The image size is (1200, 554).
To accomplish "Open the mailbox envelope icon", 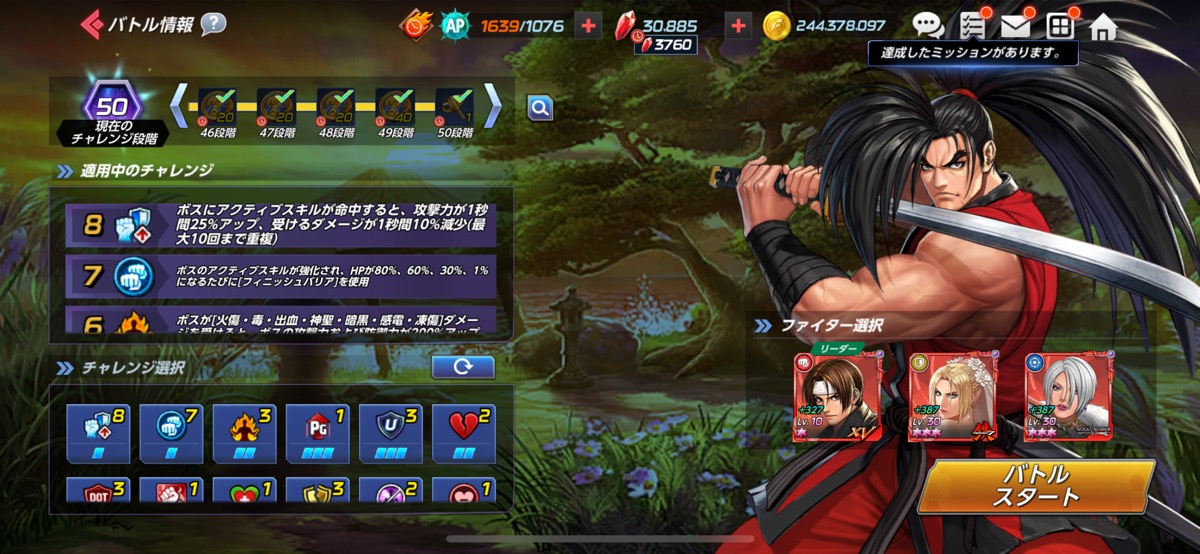I will pos(1015,26).
